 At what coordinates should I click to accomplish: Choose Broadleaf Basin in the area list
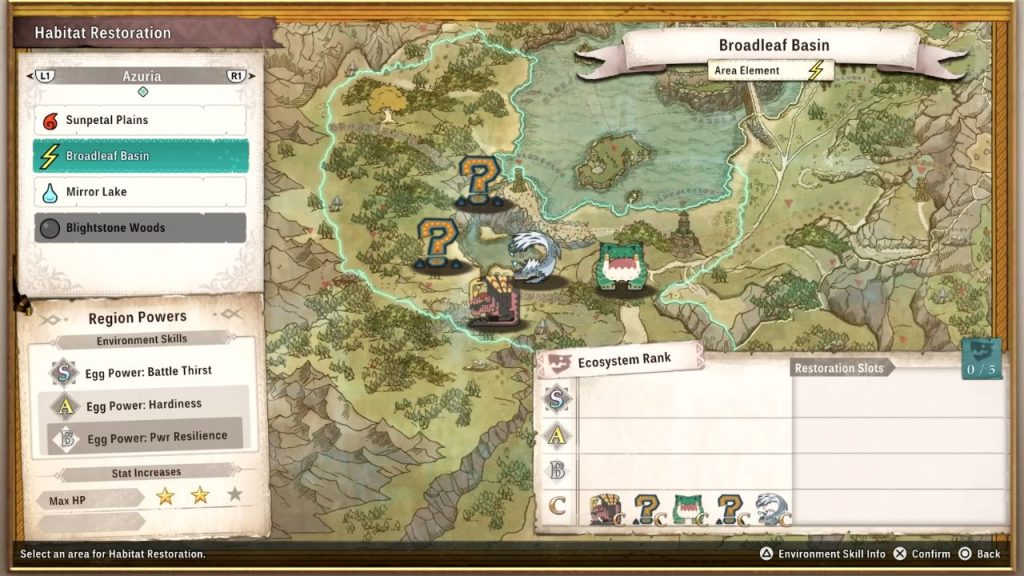pyautogui.click(x=141, y=156)
